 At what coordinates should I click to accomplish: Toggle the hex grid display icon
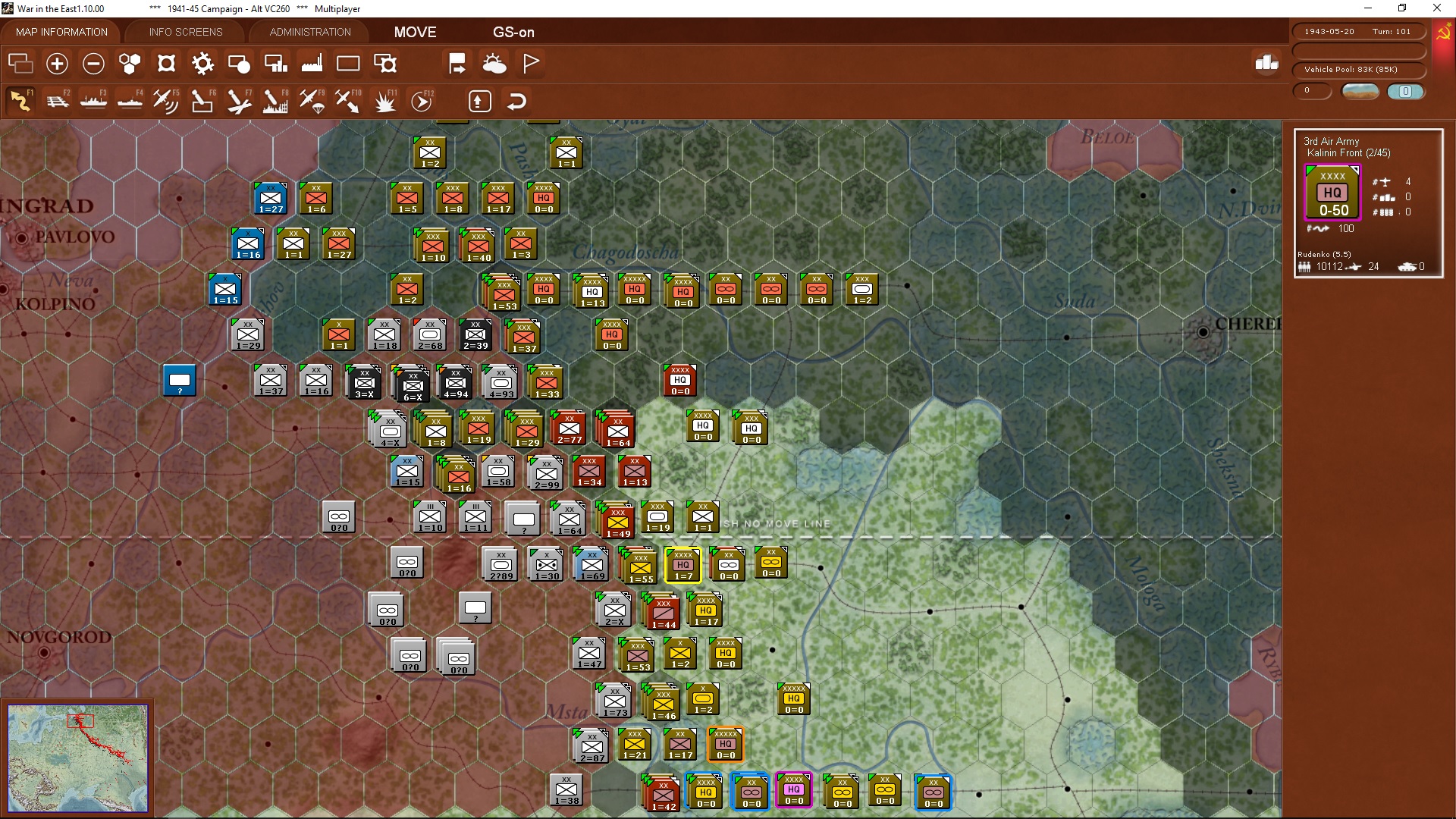pos(129,64)
